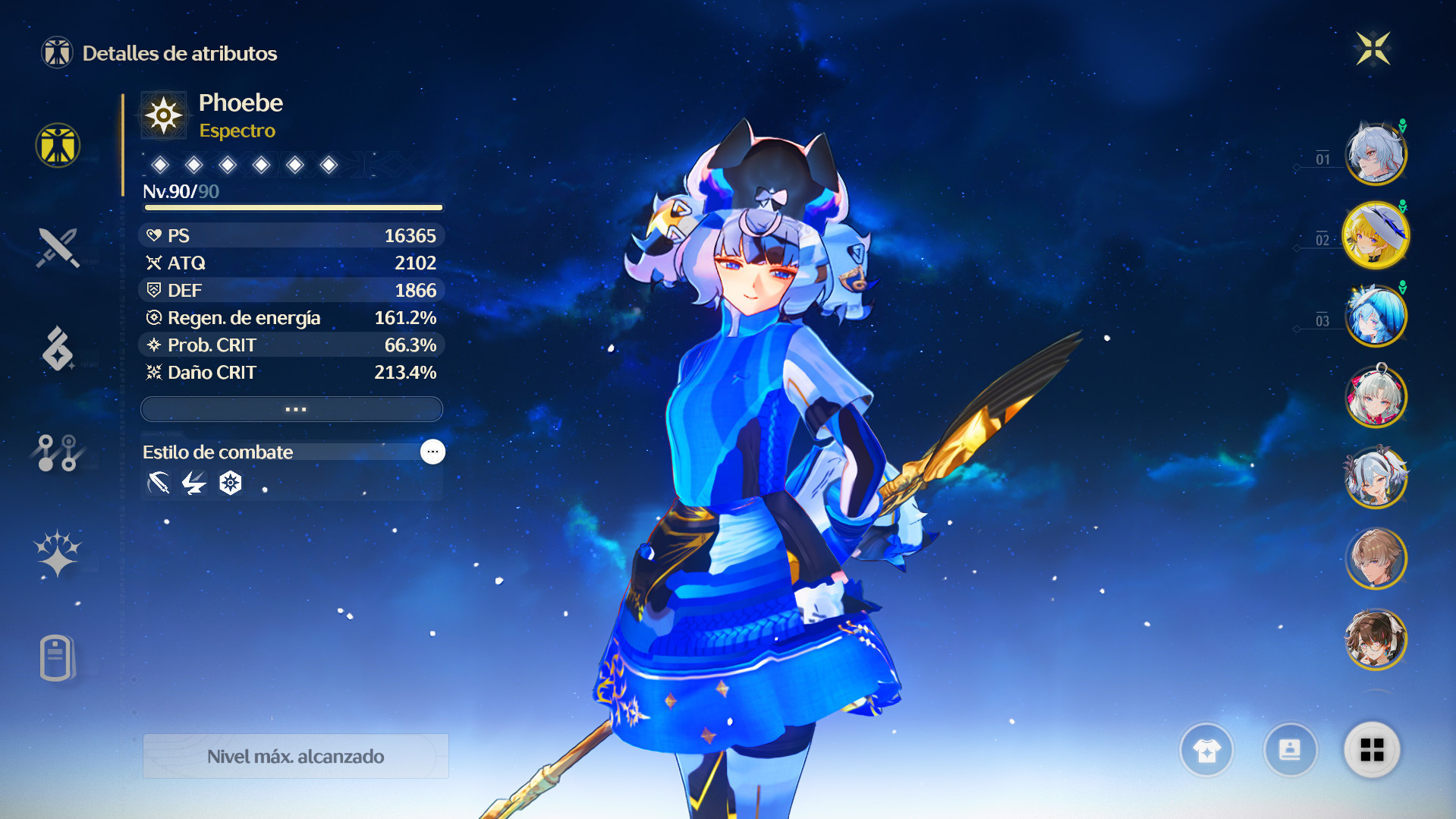The image size is (1456, 819).
Task: Open the profile card icon at bottom right
Action: (x=1291, y=751)
